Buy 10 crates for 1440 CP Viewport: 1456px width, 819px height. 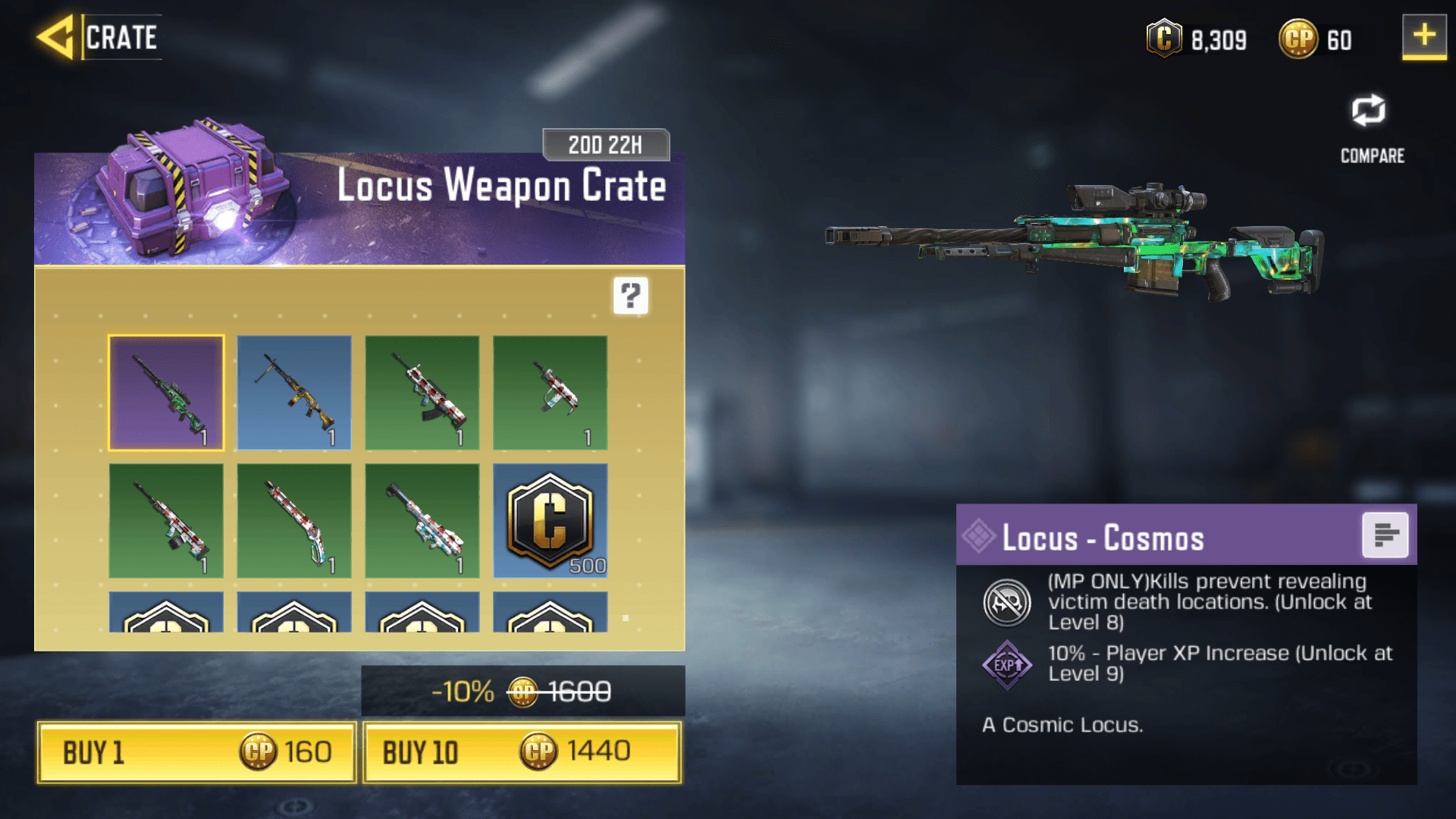point(522,752)
